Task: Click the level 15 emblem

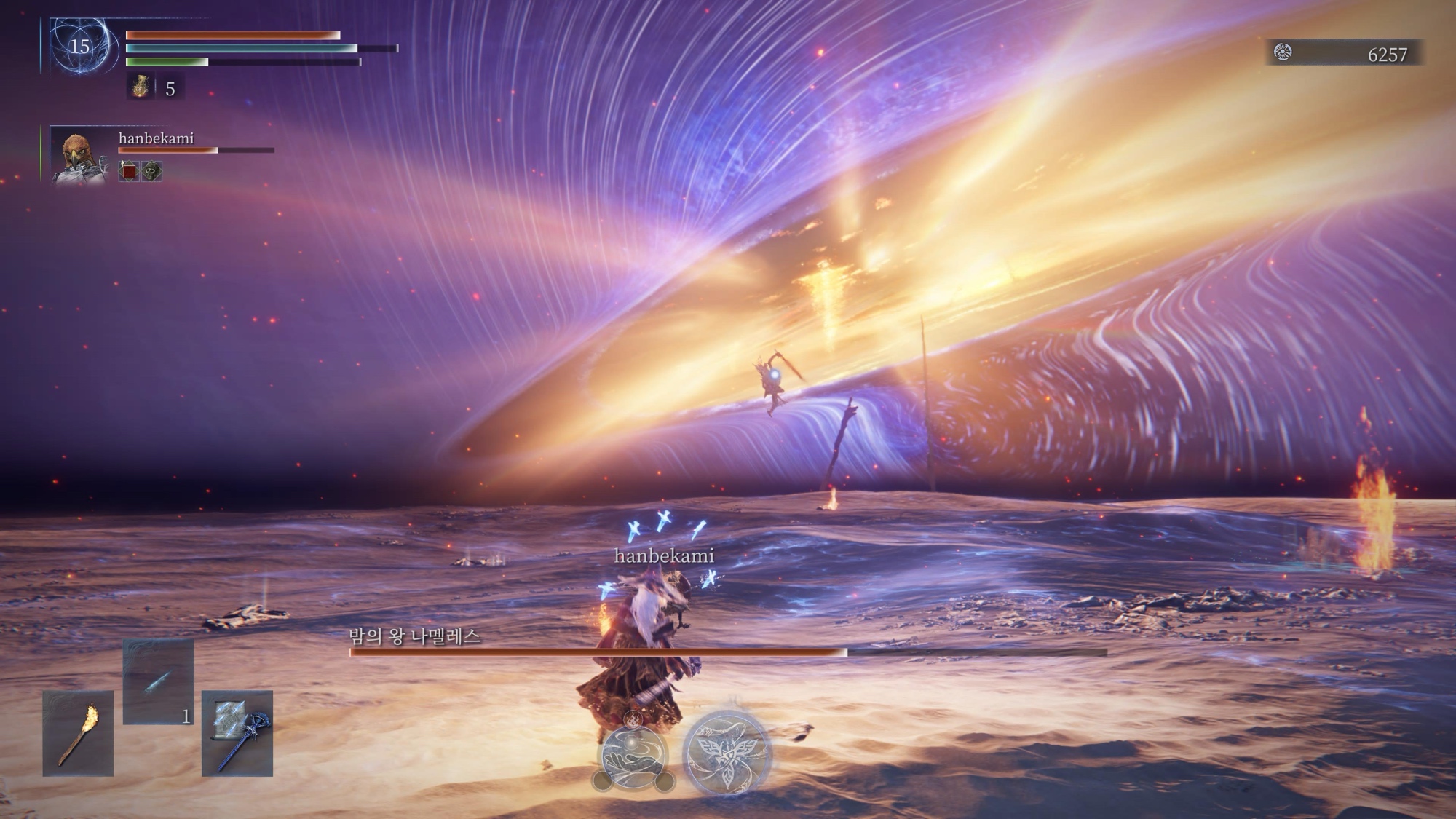Action: point(80,47)
